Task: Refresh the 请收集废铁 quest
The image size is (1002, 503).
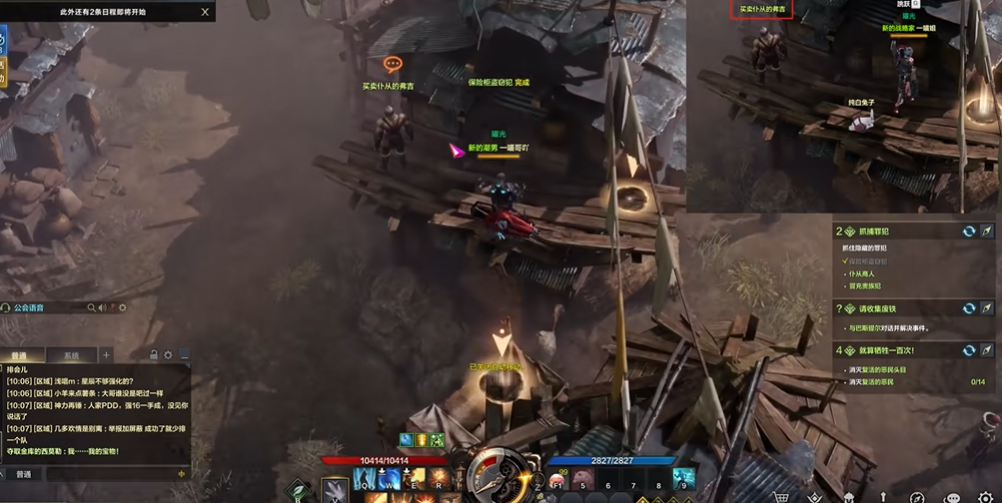Action: [x=969, y=309]
